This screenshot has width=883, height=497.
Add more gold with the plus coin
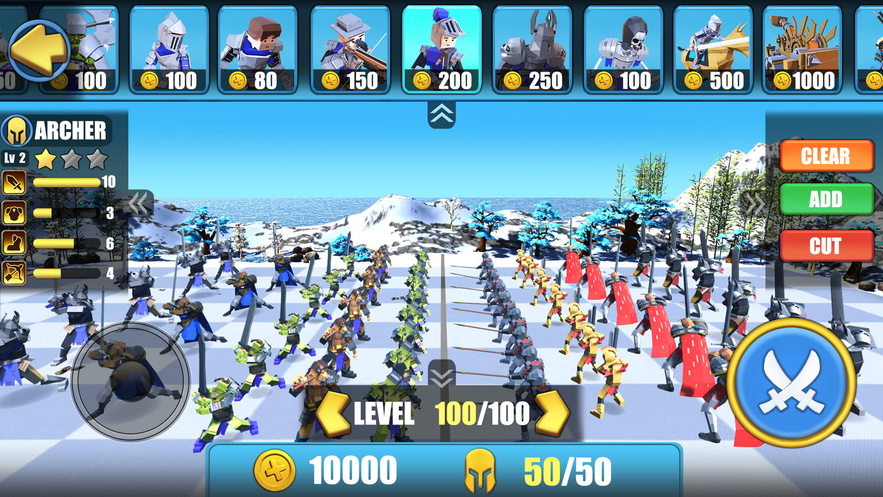click(x=273, y=470)
